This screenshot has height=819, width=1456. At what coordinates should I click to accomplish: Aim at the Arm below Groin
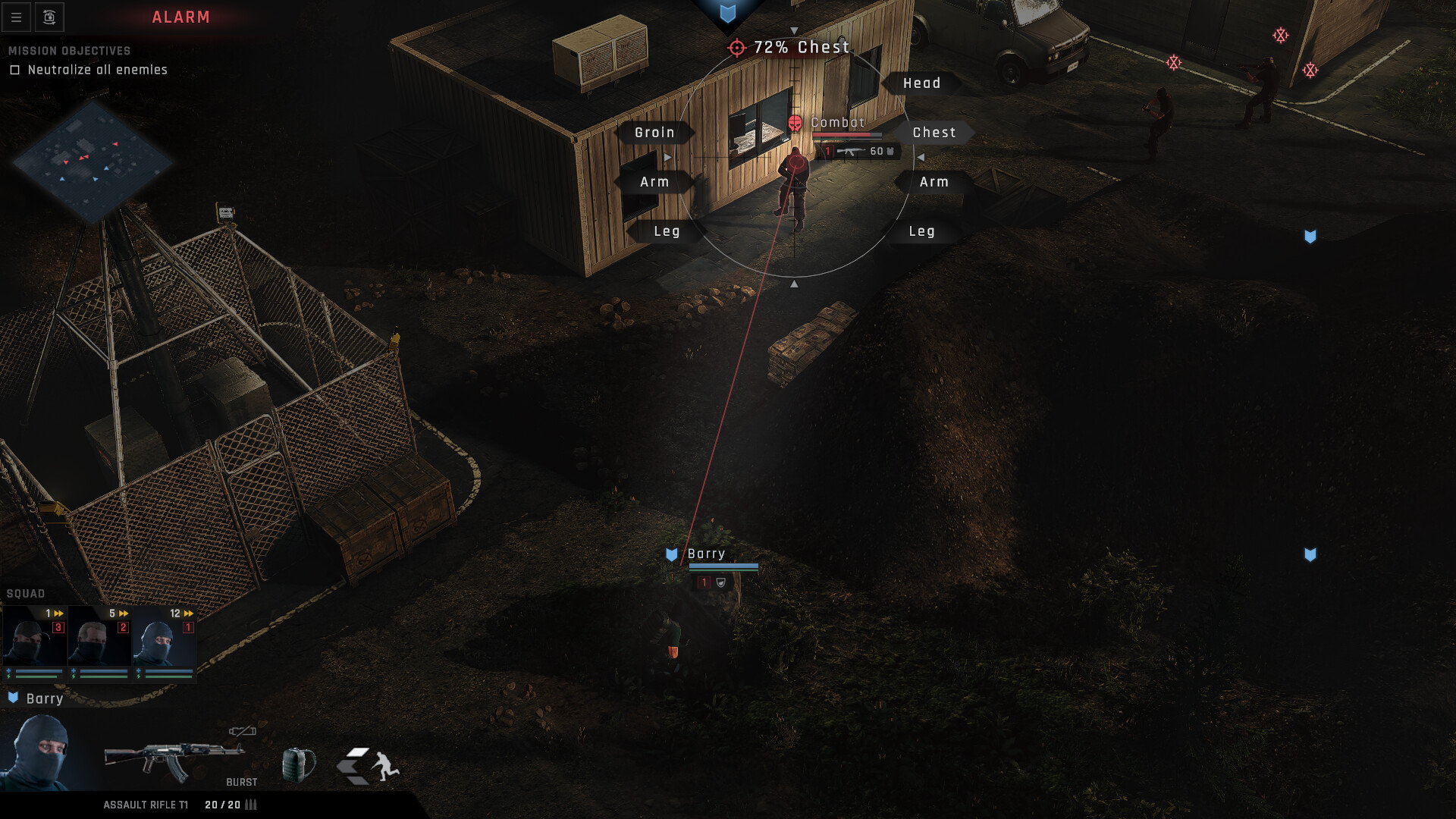654,182
